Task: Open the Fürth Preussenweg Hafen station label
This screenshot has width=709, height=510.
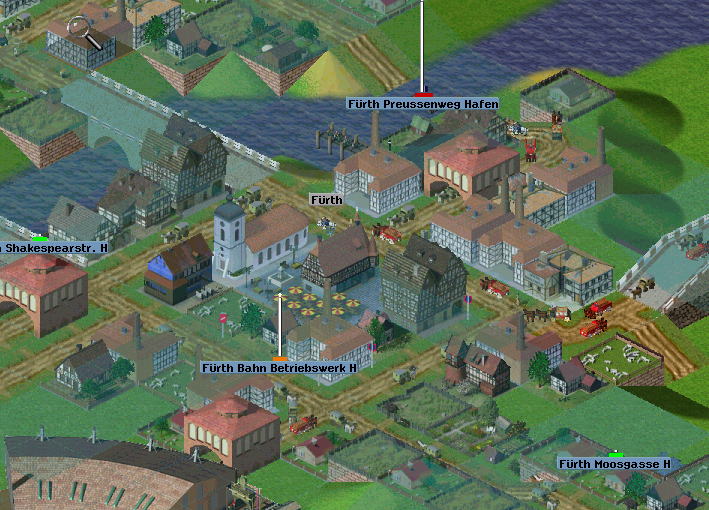Action: [422, 104]
